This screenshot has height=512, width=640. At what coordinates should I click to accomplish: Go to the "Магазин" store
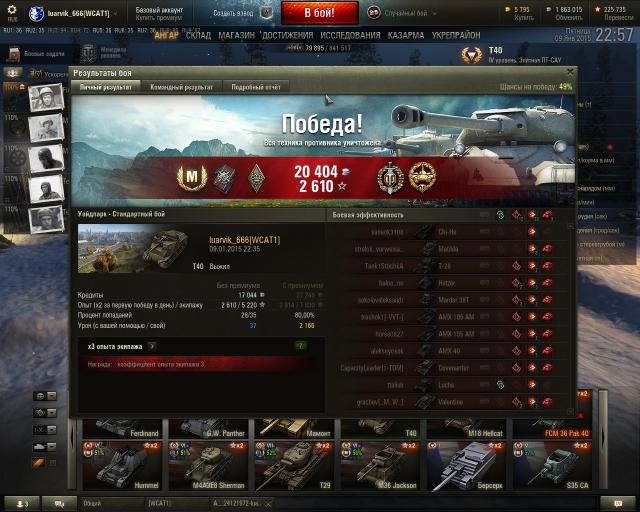pos(236,35)
